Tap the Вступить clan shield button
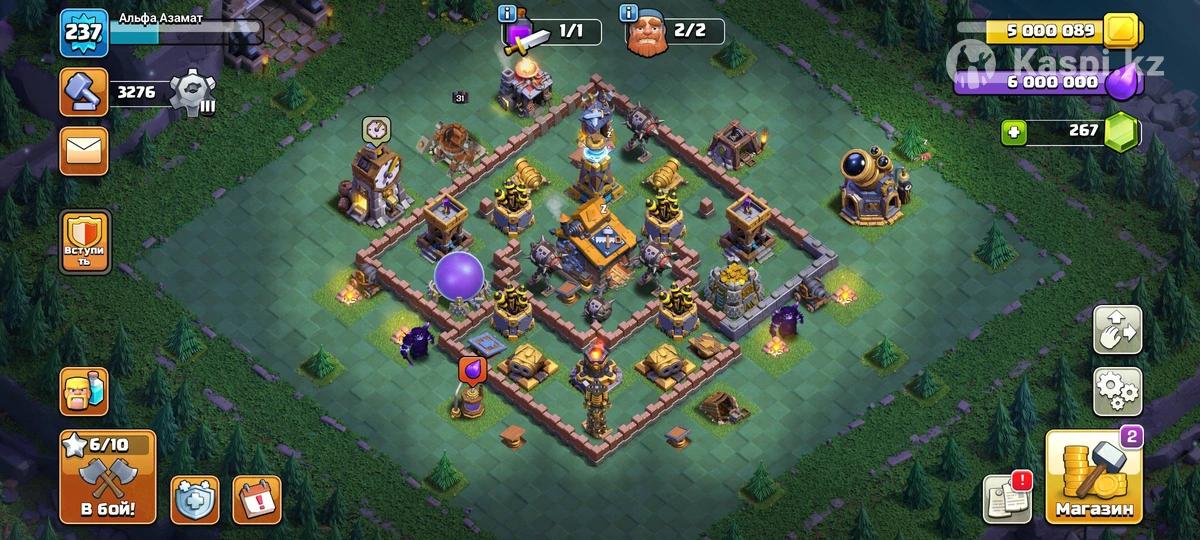Viewport: 1200px width, 540px height. tap(84, 240)
